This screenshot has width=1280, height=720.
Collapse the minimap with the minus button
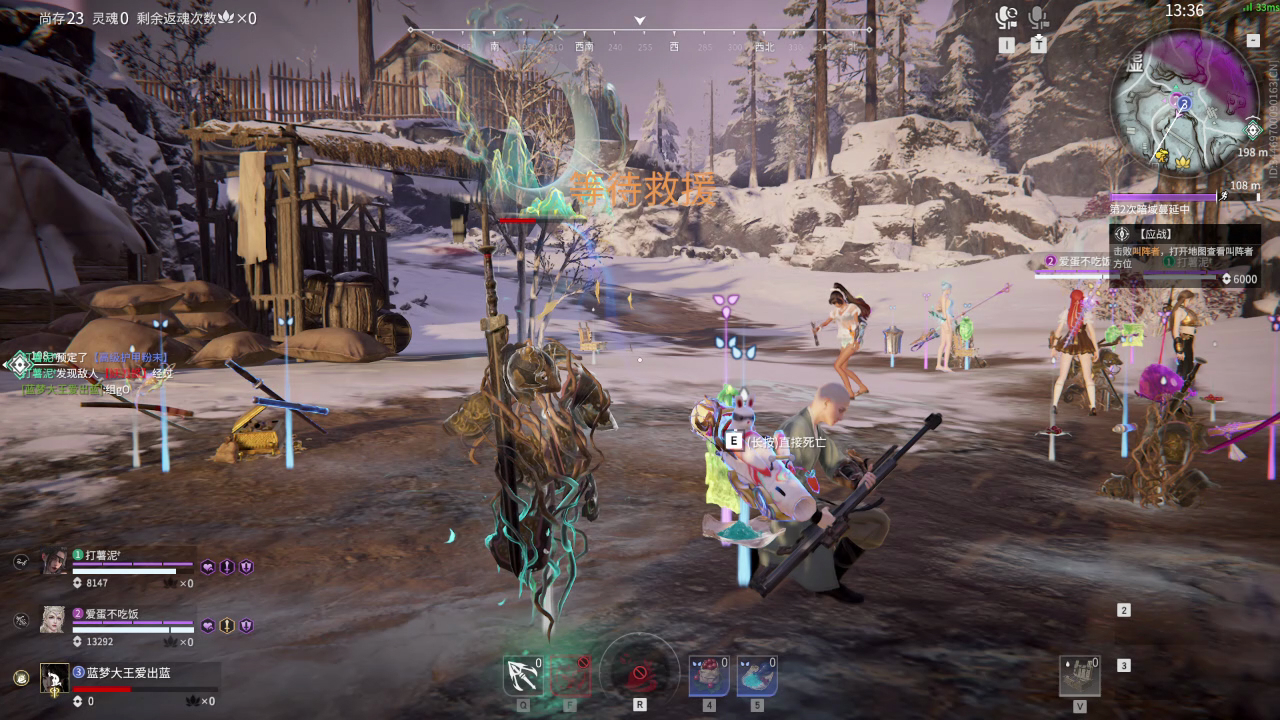pyautogui.click(x=1253, y=41)
